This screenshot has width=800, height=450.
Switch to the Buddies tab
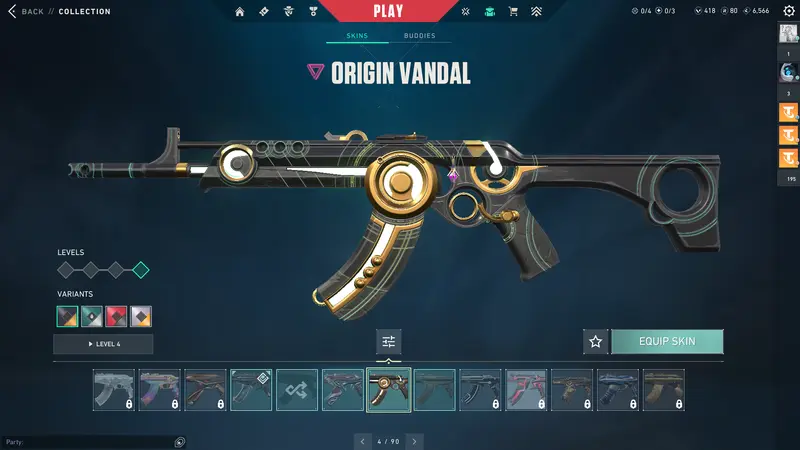(x=419, y=36)
